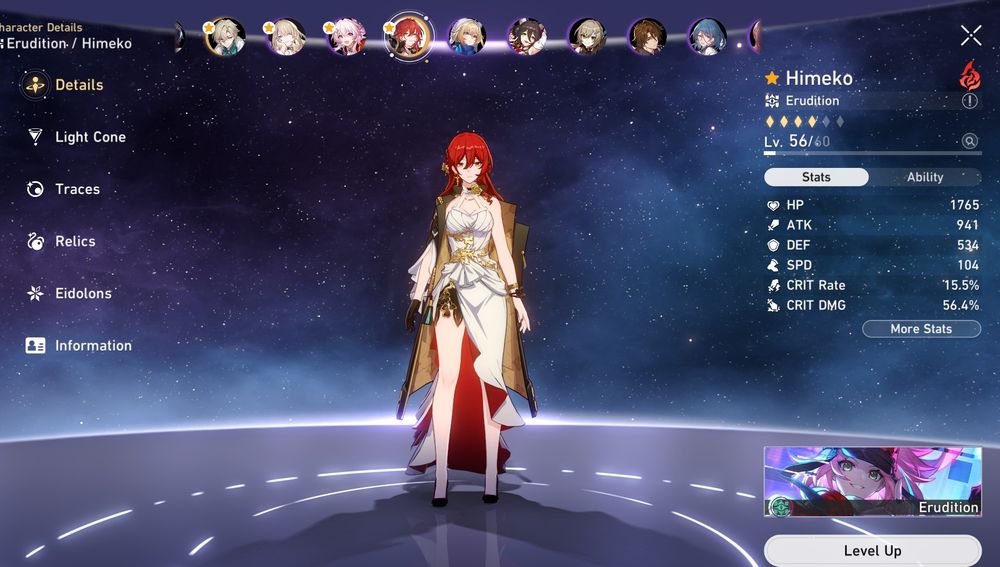Click the Fire element icon
This screenshot has height=567, width=1000.
click(969, 75)
